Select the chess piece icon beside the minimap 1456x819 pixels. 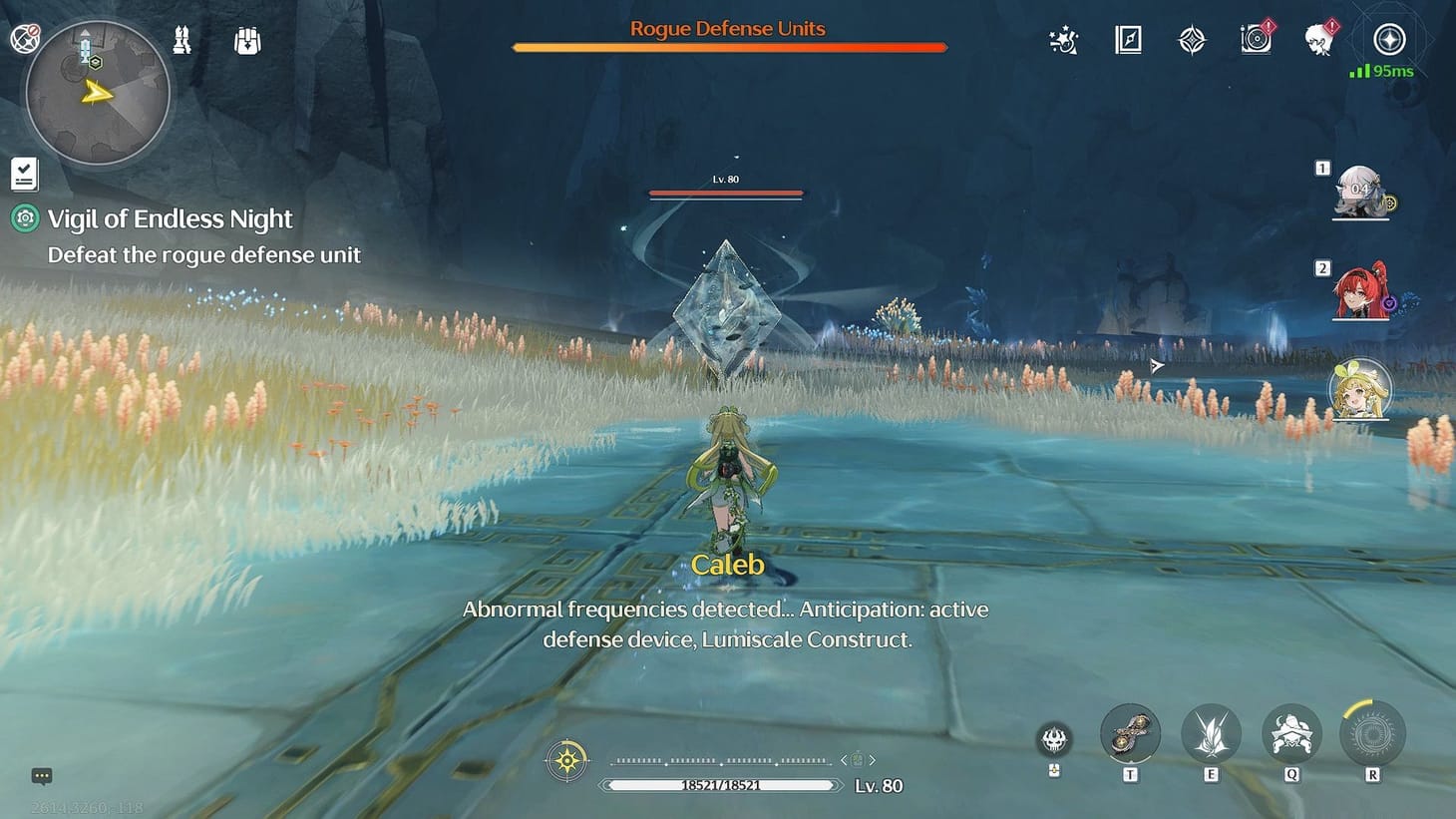point(181,40)
